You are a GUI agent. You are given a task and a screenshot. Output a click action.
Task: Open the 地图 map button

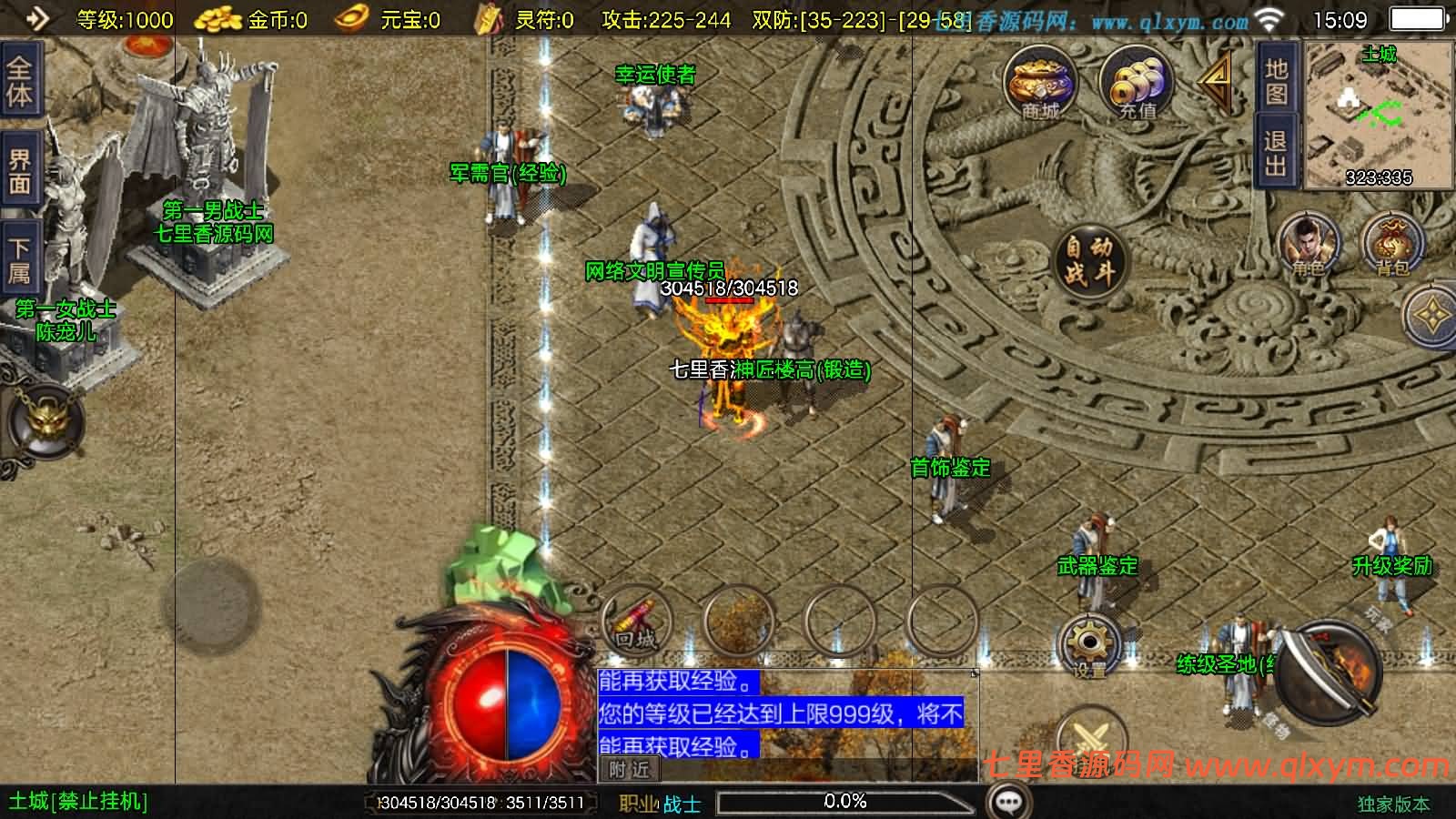pos(1276,81)
